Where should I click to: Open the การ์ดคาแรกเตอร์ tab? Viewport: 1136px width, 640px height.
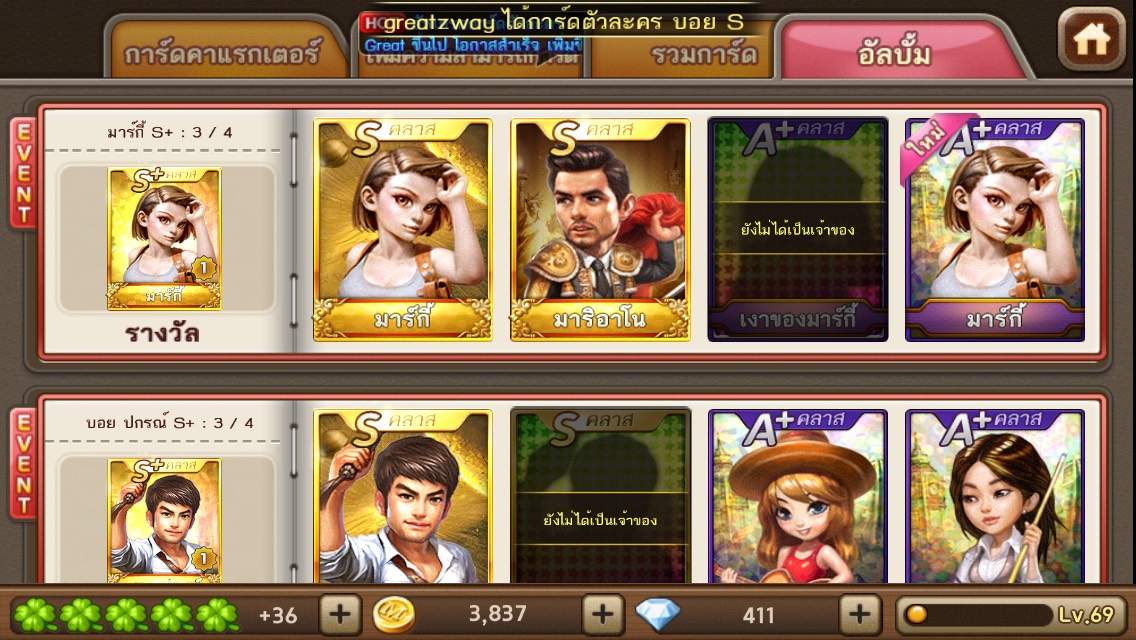click(x=222, y=53)
